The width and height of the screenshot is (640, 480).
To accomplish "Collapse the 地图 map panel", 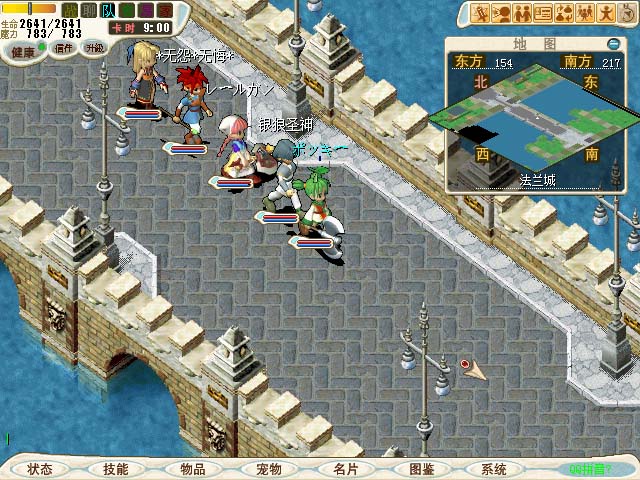I will [613, 44].
